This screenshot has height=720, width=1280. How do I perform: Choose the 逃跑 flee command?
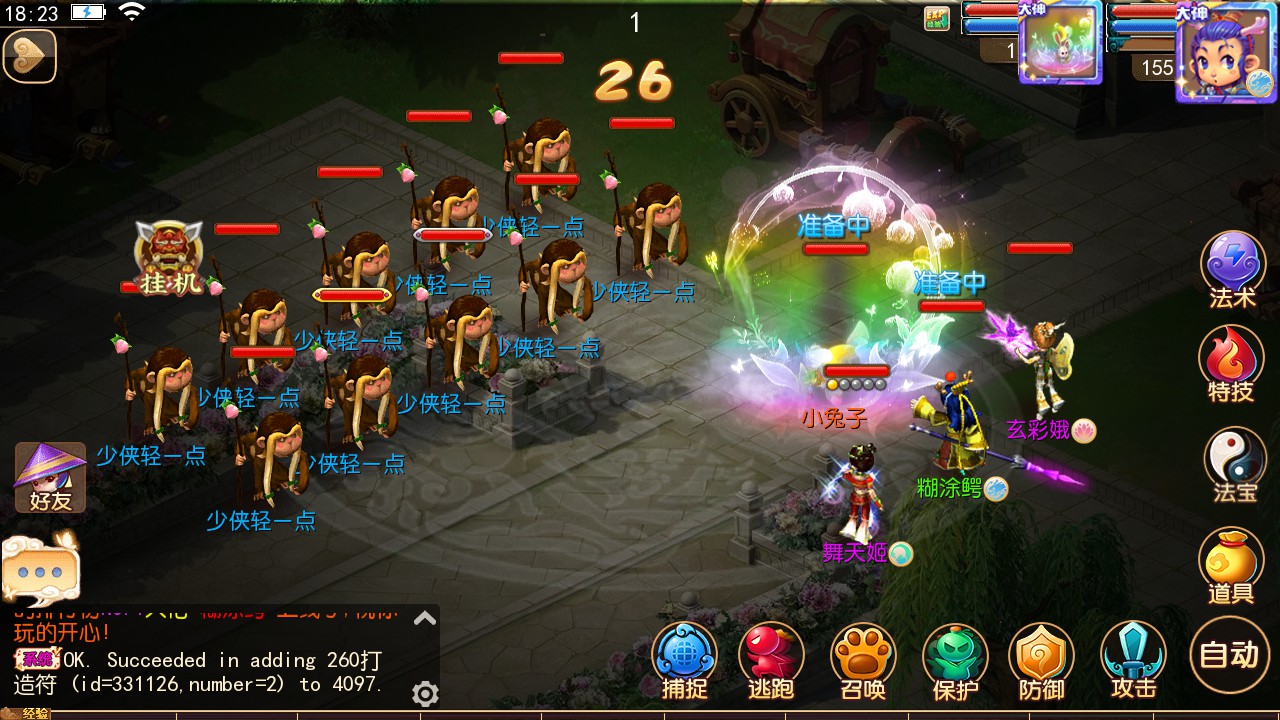point(771,658)
